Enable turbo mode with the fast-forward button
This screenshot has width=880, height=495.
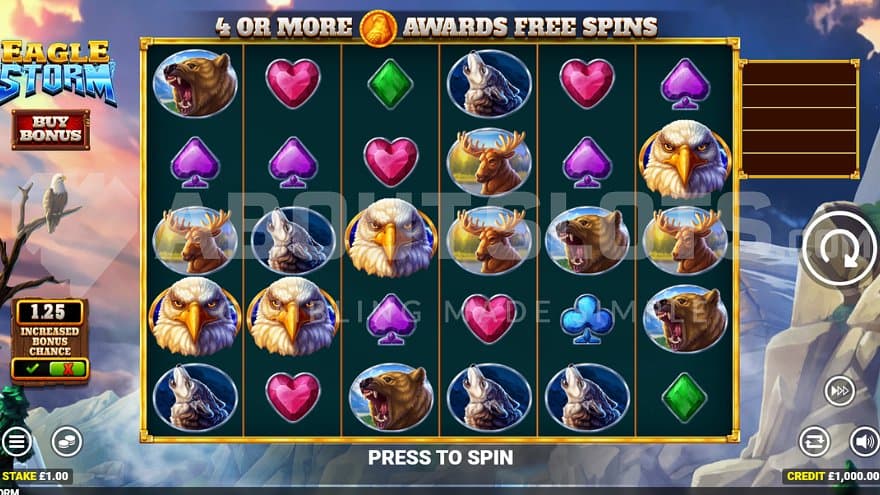(x=839, y=390)
